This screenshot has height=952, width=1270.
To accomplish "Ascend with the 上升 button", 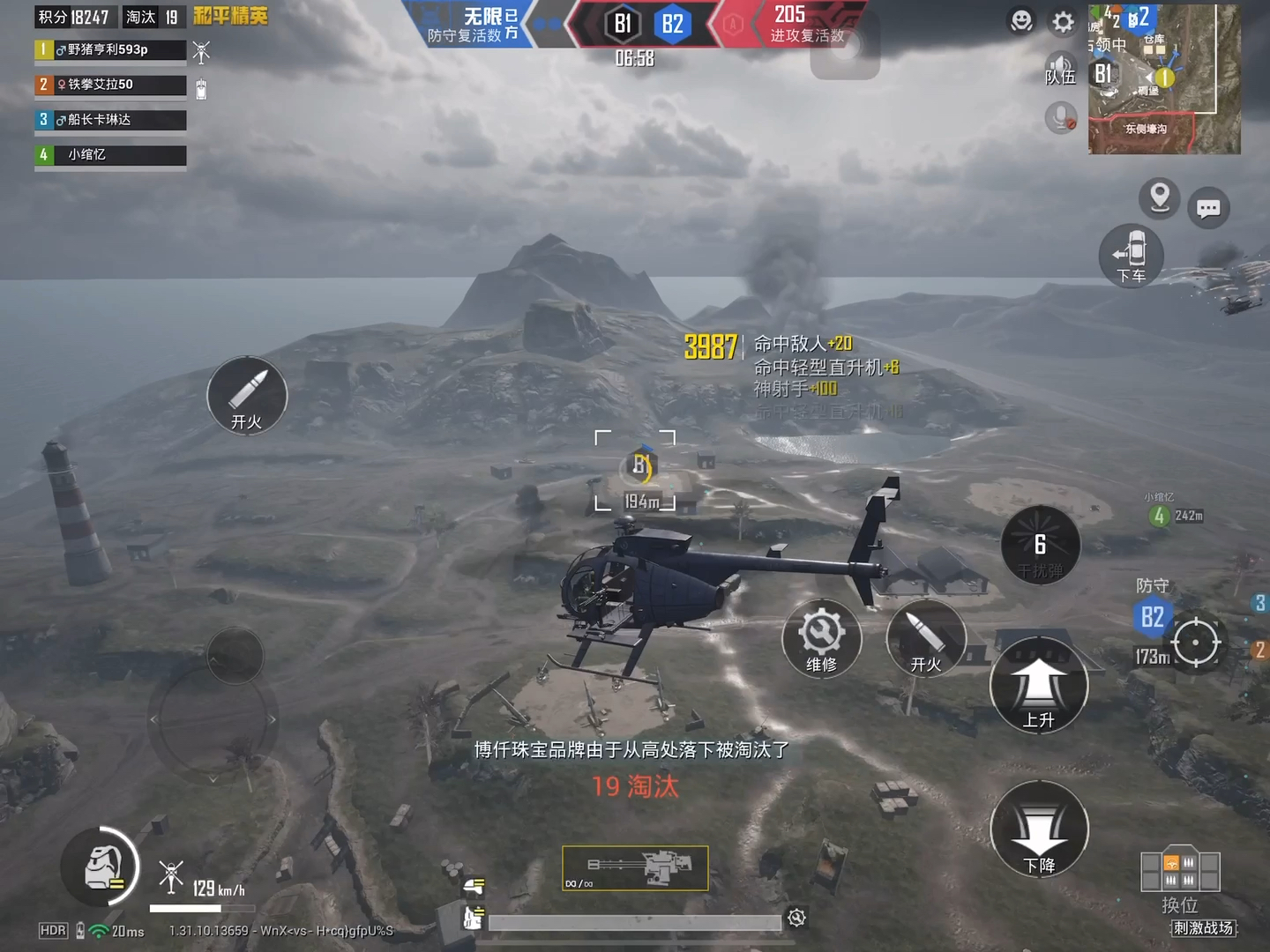I will 1039,686.
